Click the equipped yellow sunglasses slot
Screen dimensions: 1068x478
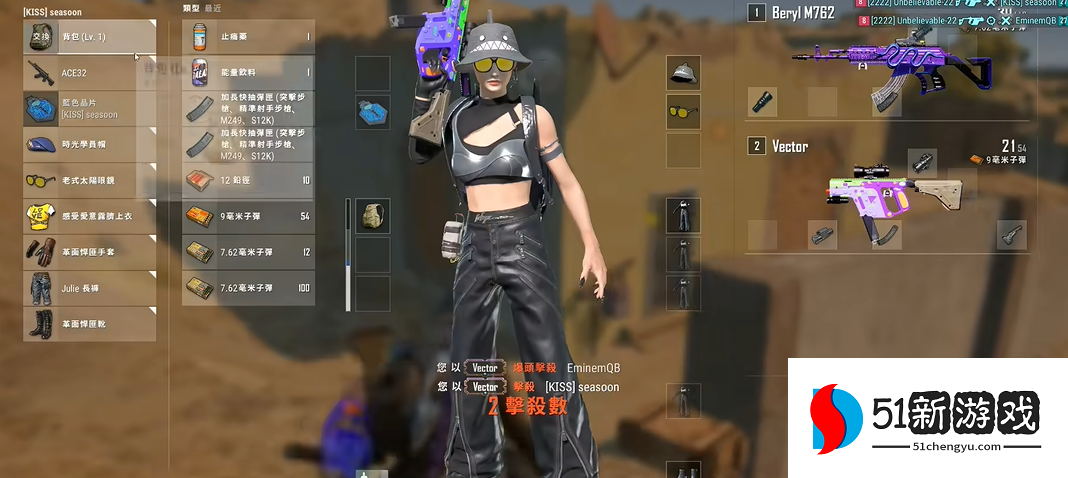click(683, 111)
